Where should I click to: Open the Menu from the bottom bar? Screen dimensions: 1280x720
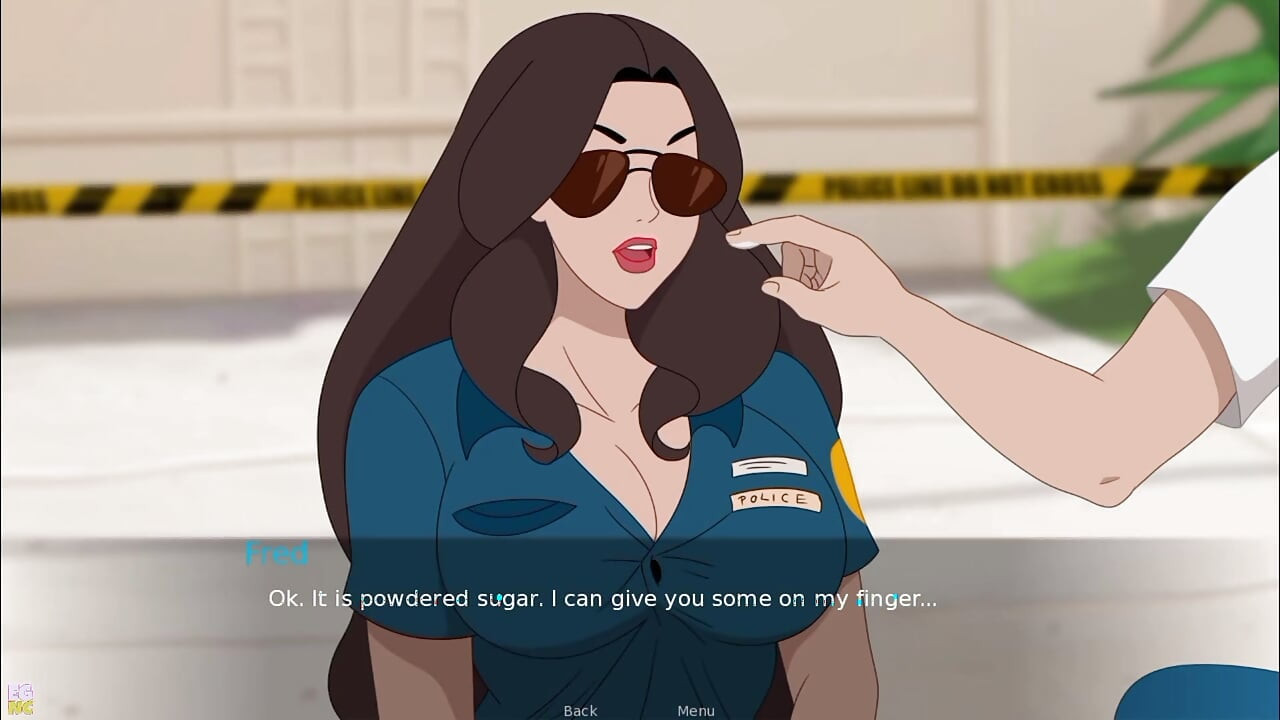pos(696,711)
